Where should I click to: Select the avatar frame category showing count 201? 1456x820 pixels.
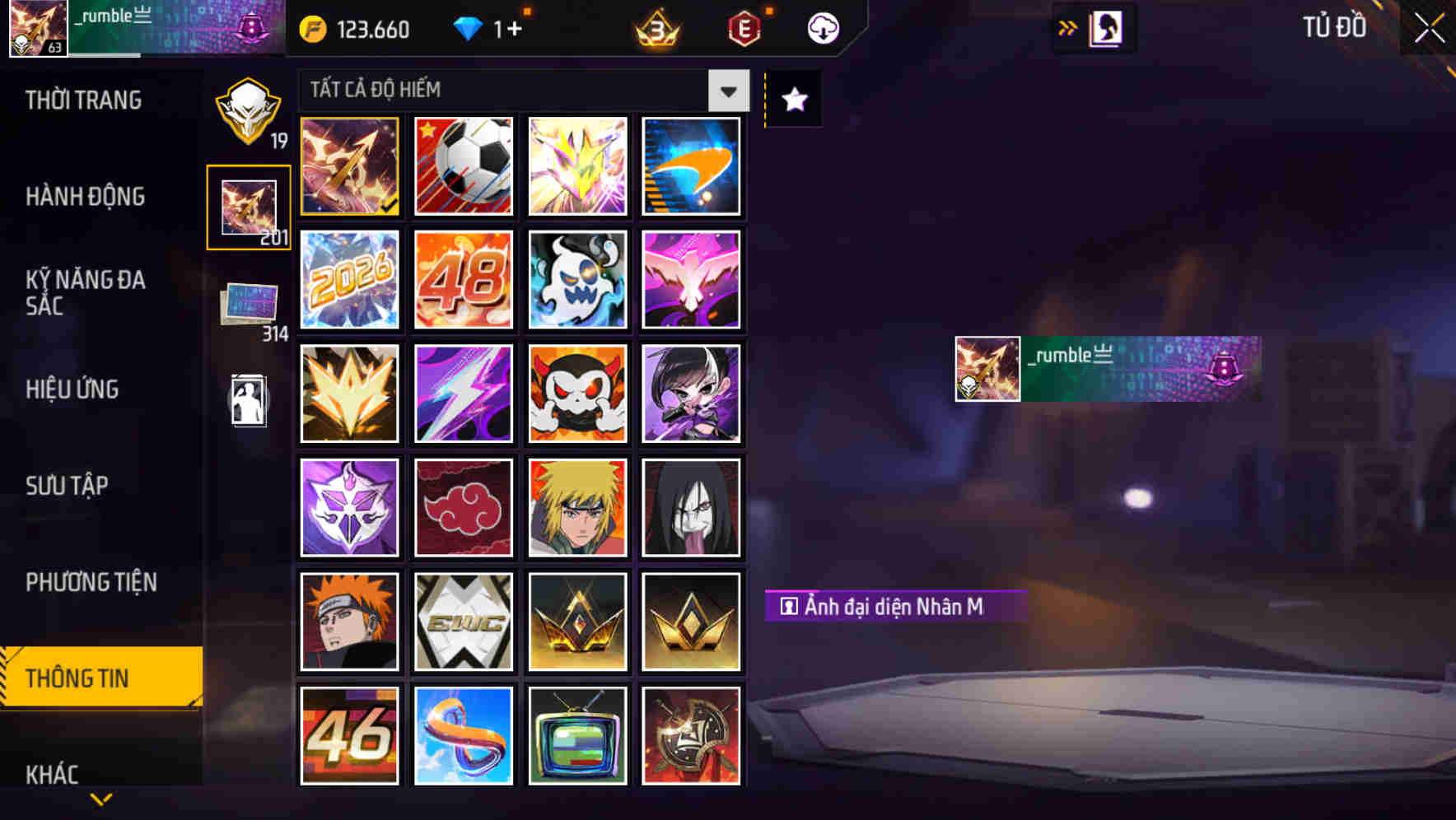[248, 207]
